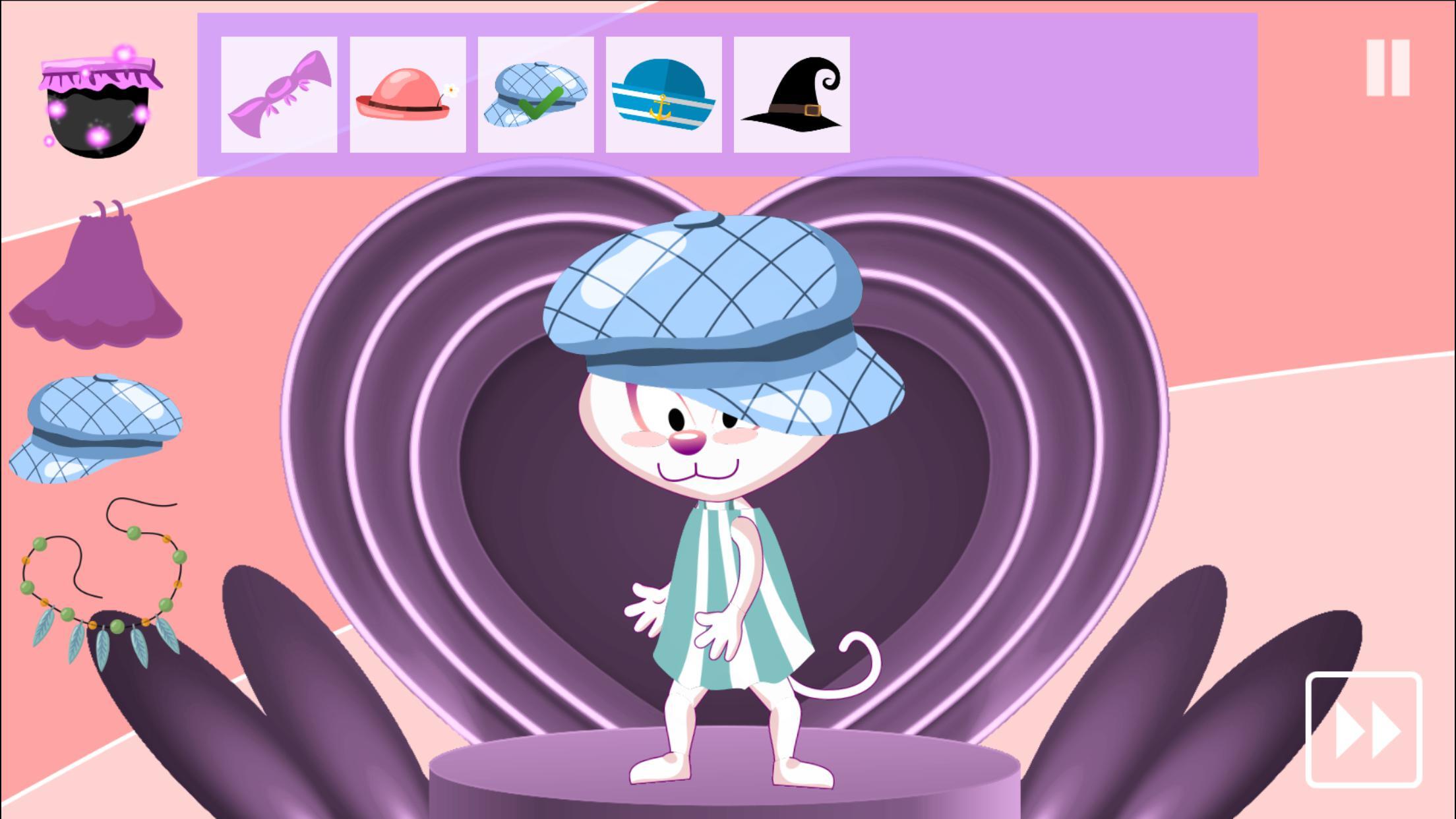Click the heart-shaped backdrop

pyautogui.click(x=429, y=396)
